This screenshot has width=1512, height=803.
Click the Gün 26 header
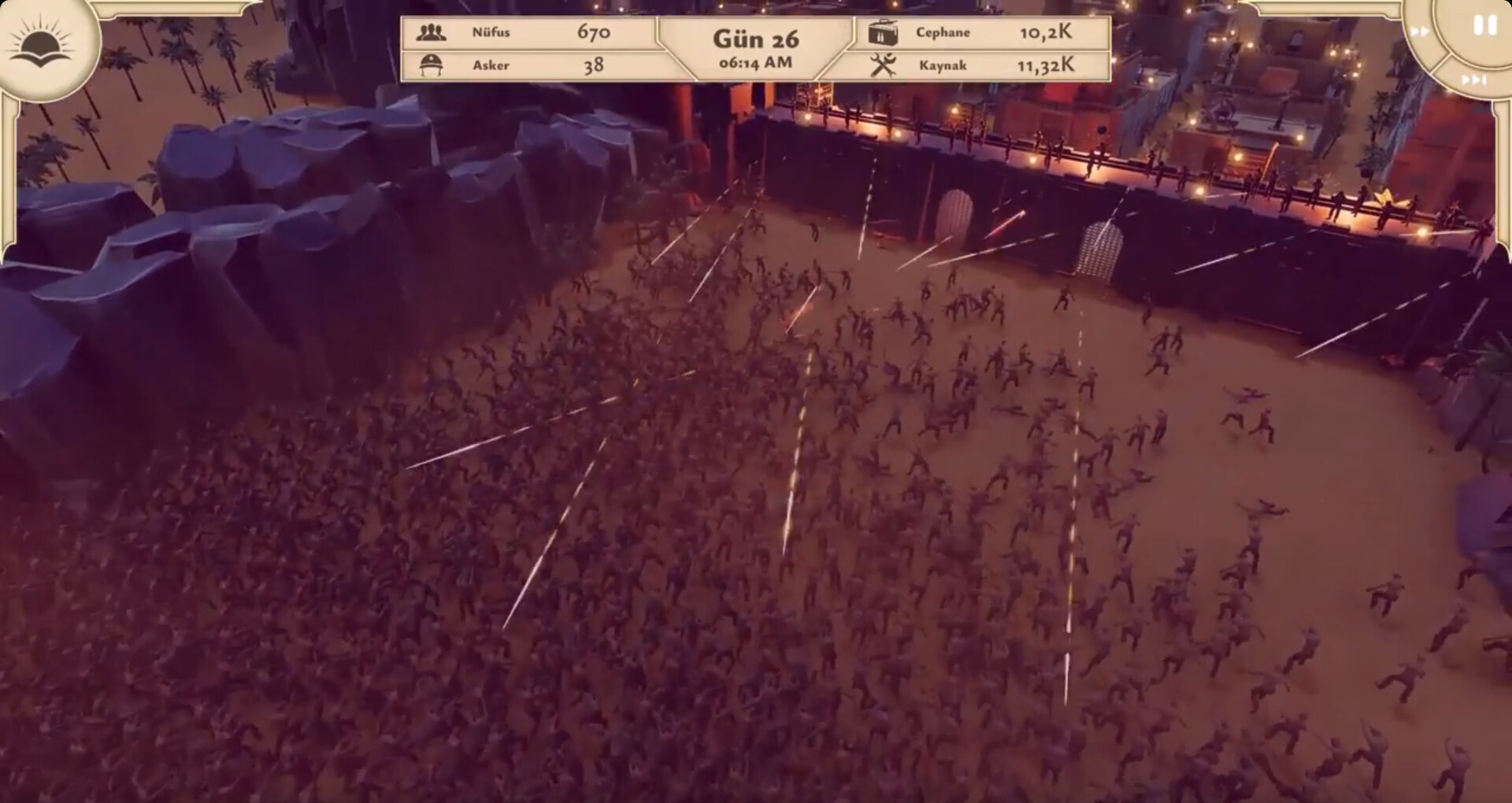754,38
